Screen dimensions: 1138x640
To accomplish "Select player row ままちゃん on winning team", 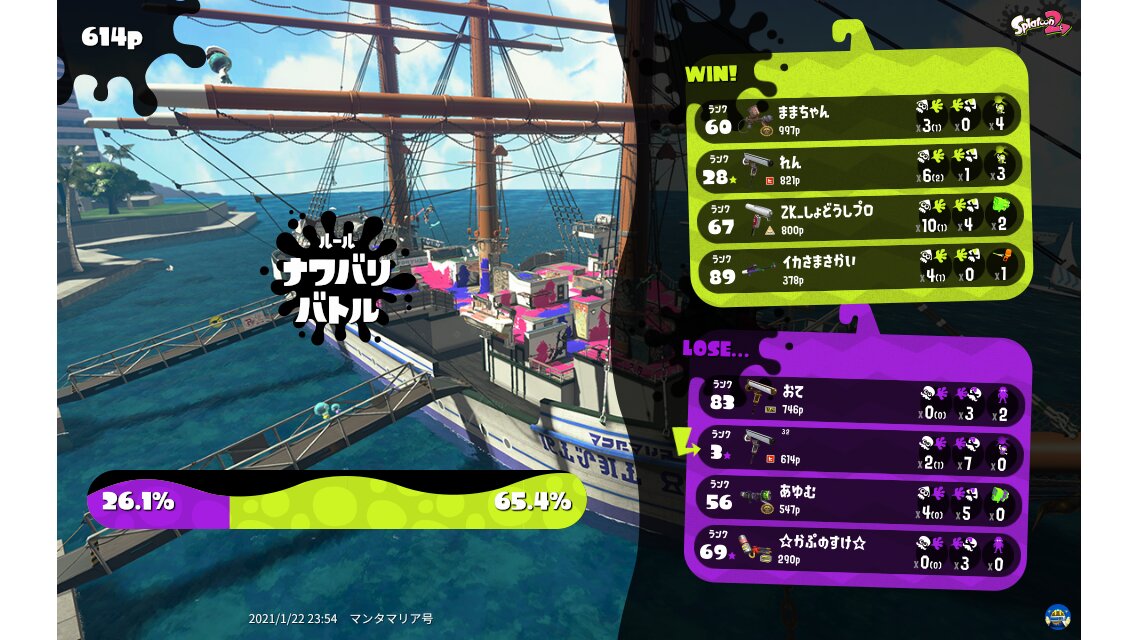I will click(x=859, y=117).
